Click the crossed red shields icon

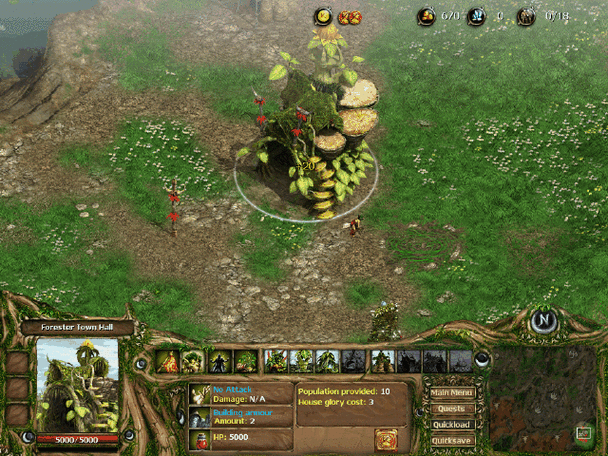click(x=349, y=17)
